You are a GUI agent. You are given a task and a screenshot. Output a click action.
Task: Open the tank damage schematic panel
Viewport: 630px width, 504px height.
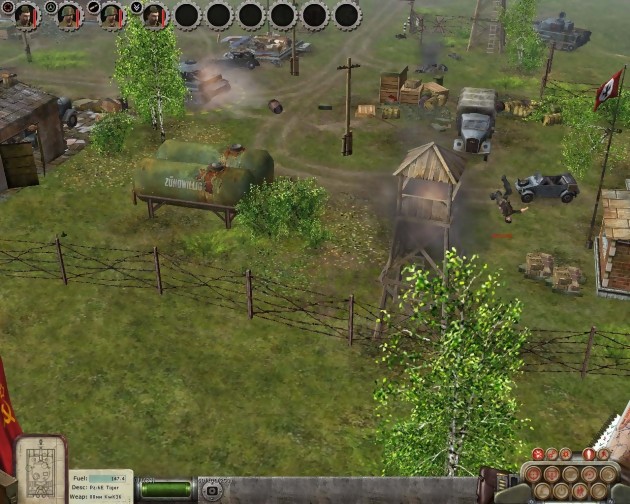[x=40, y=470]
